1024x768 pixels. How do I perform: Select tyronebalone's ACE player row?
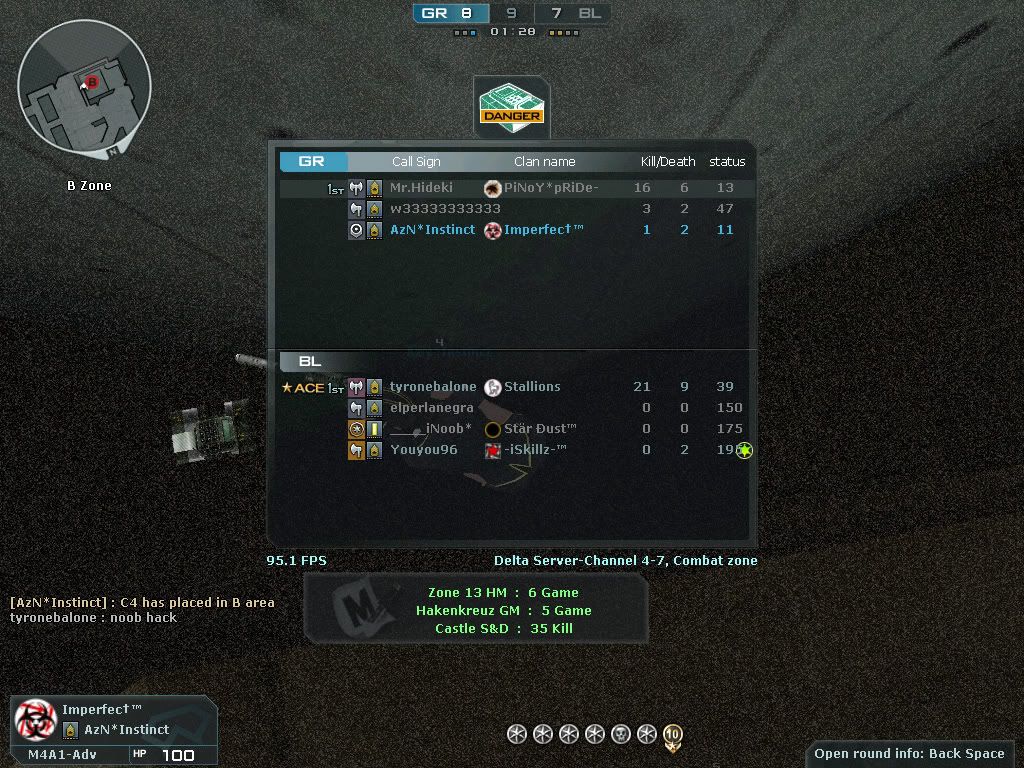click(x=512, y=387)
